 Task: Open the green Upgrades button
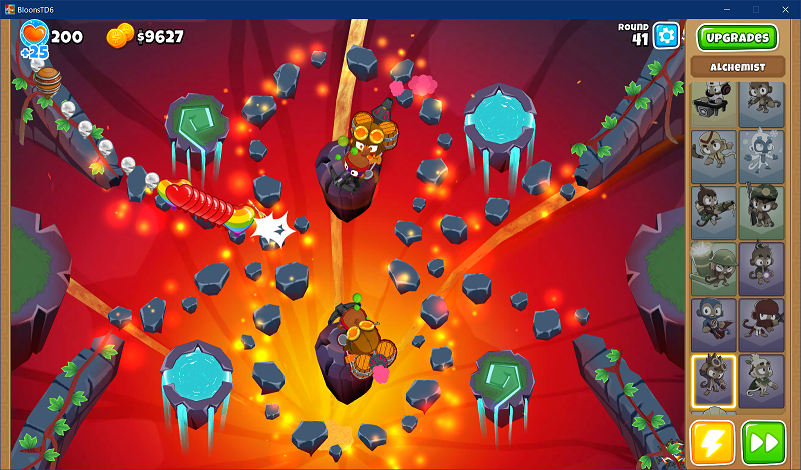(x=737, y=38)
